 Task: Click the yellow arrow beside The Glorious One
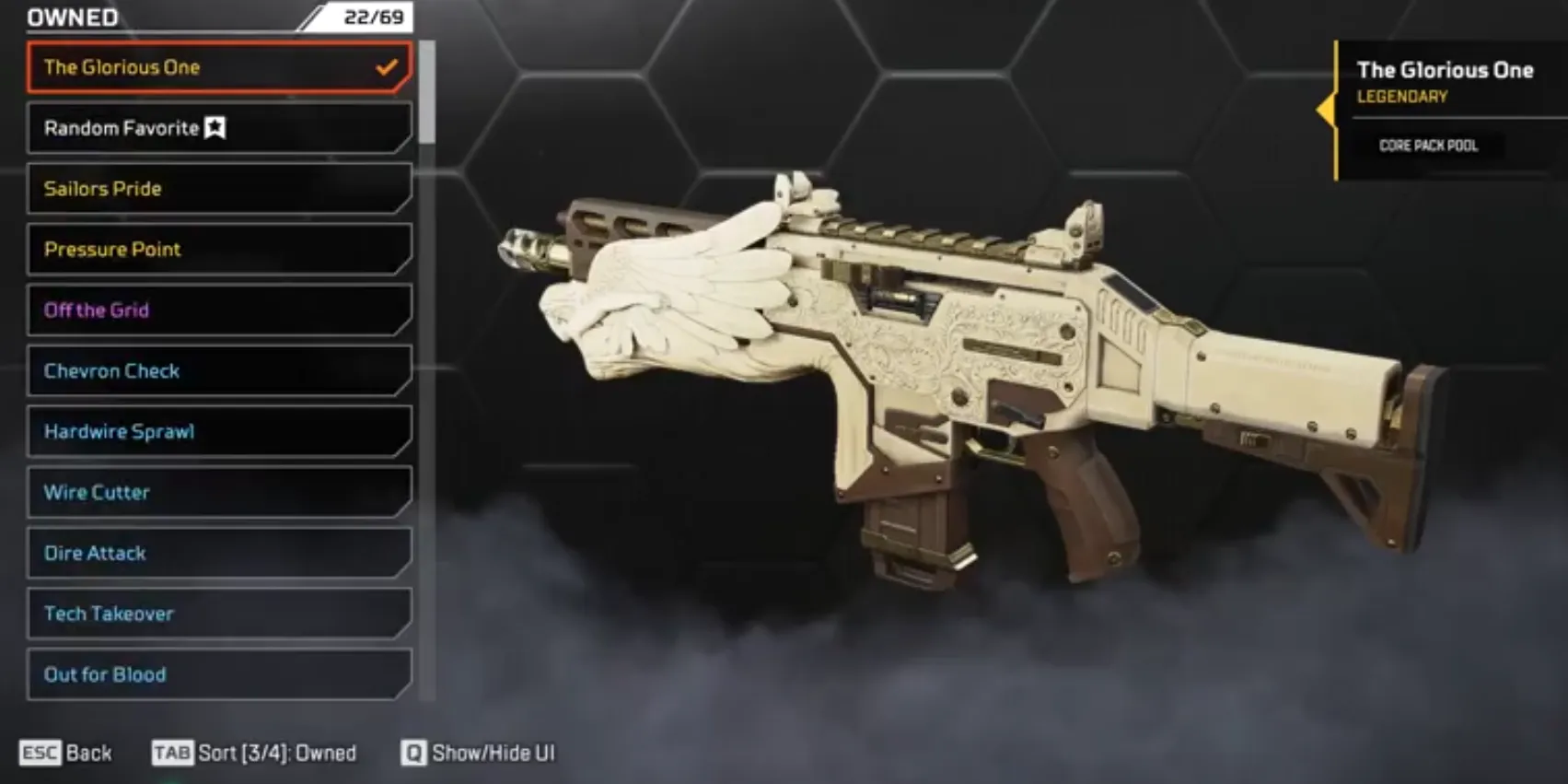pos(1326,111)
